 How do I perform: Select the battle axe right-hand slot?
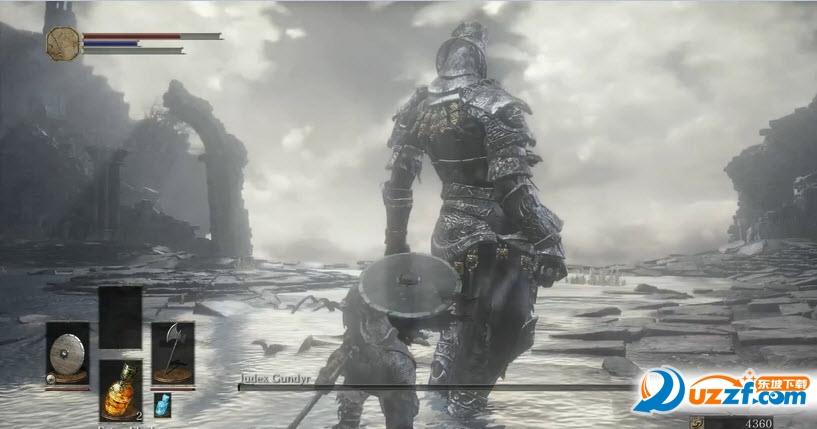pos(172,353)
